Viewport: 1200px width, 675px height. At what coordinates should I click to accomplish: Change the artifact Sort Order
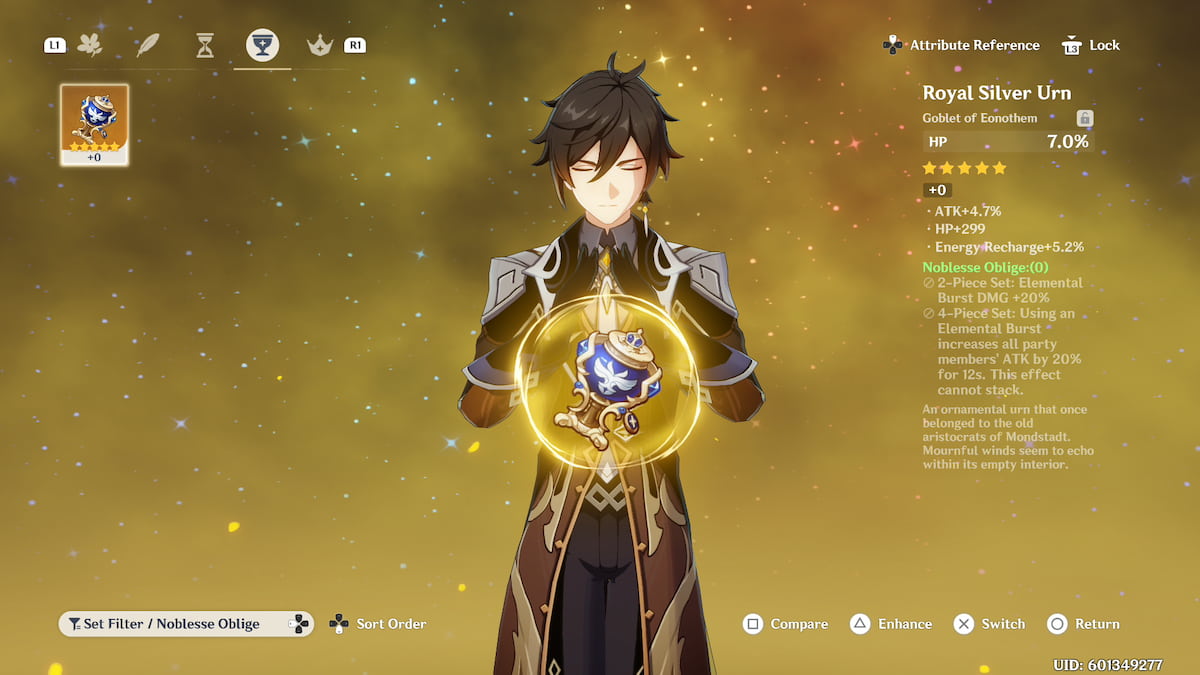click(378, 624)
